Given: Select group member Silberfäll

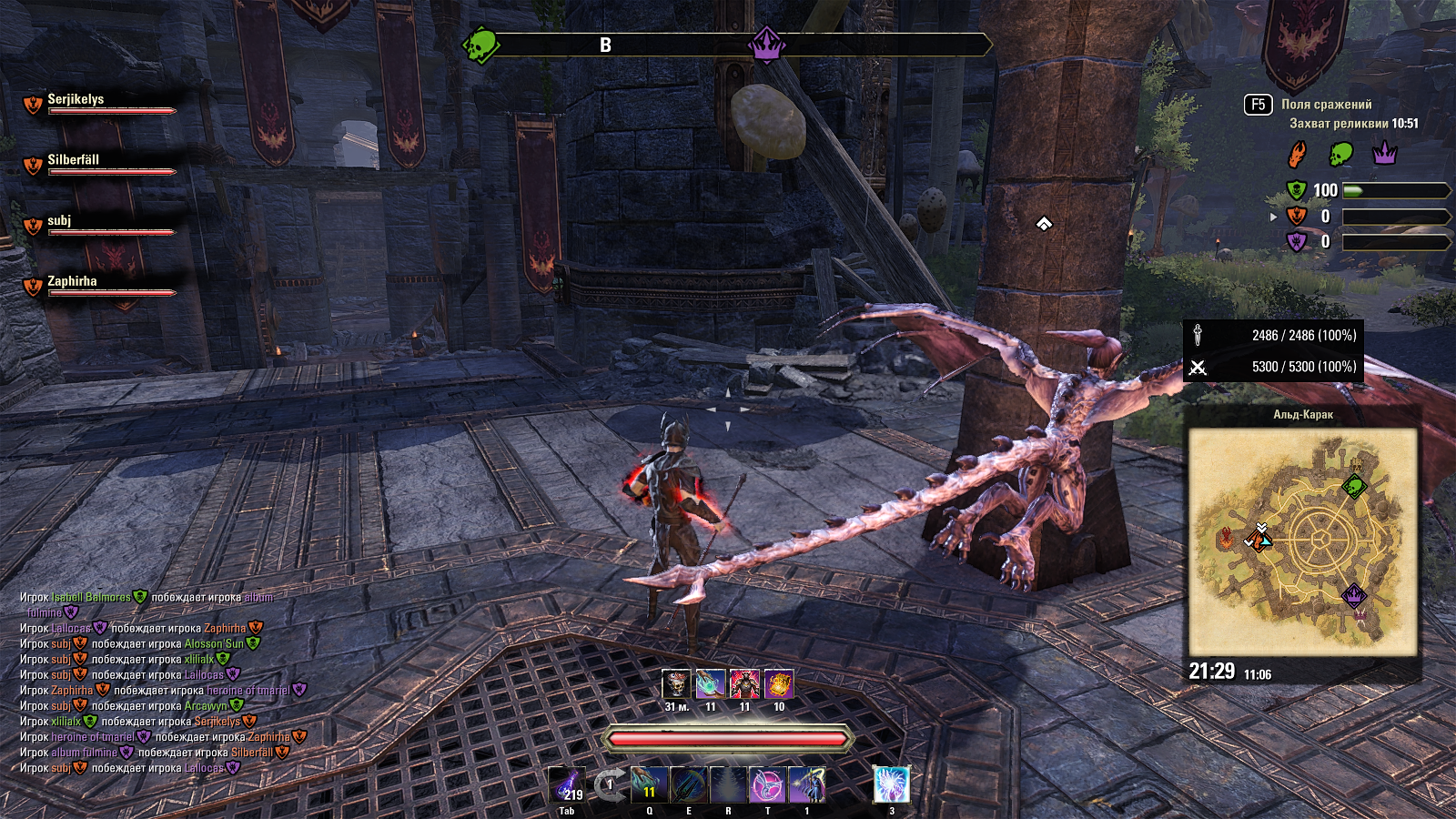Looking at the screenshot, I should coord(73,160).
